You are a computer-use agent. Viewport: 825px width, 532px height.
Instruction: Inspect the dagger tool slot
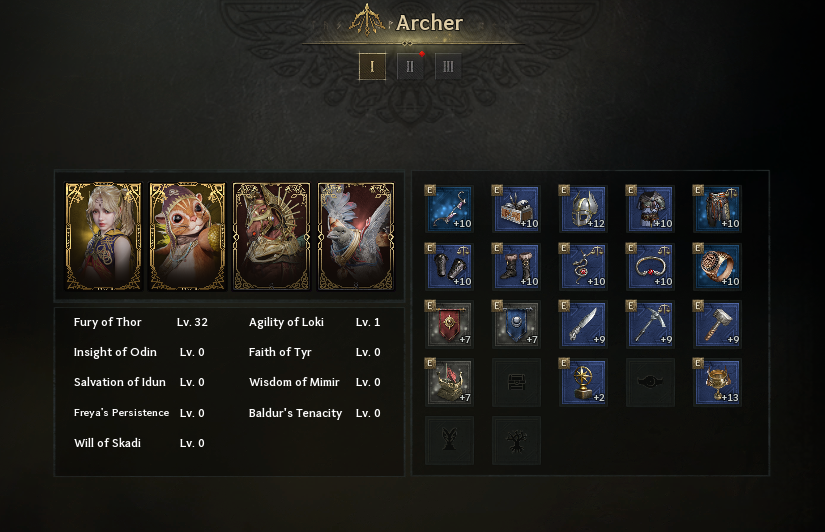point(583,324)
